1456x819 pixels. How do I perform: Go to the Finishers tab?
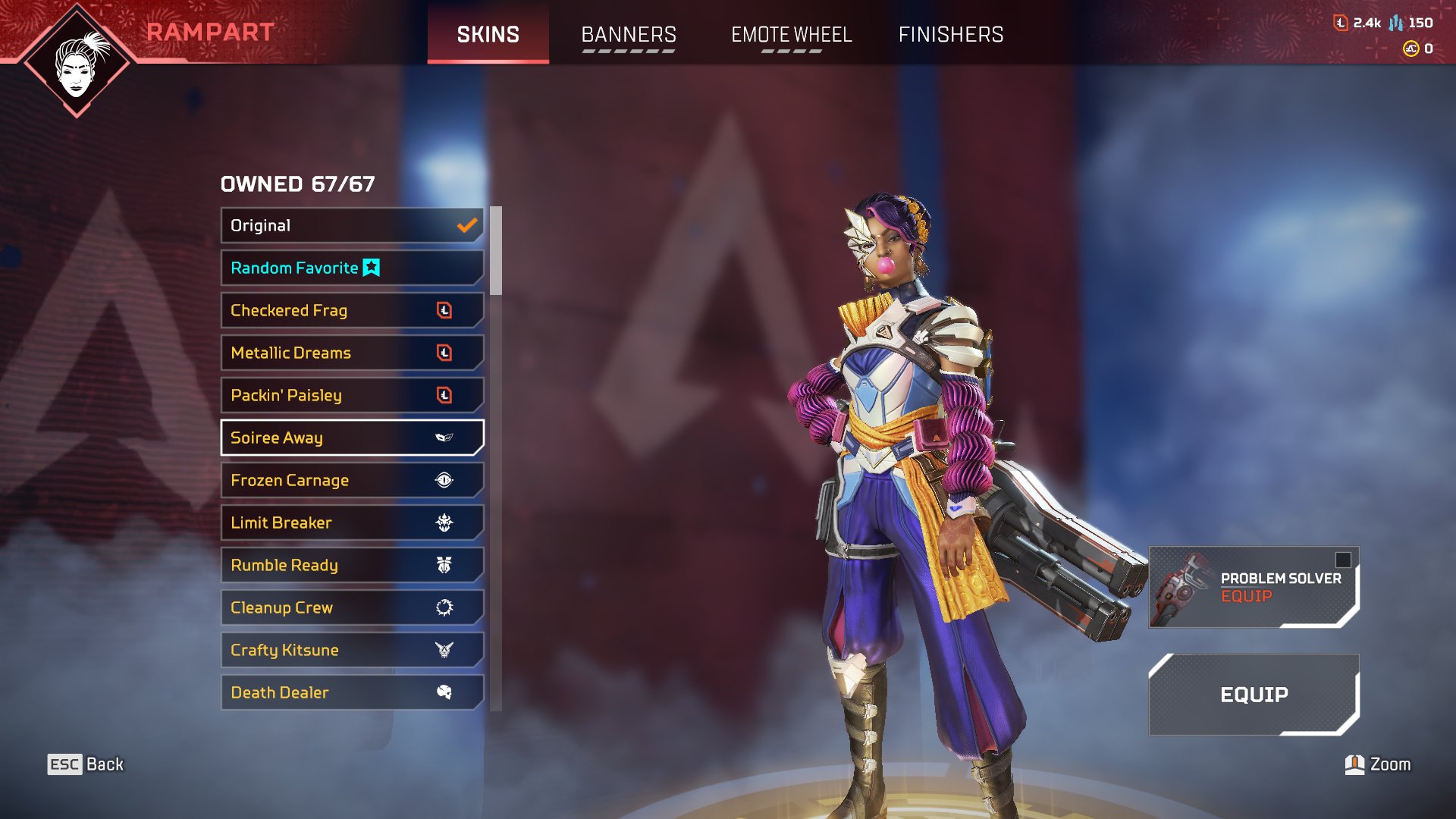point(950,35)
